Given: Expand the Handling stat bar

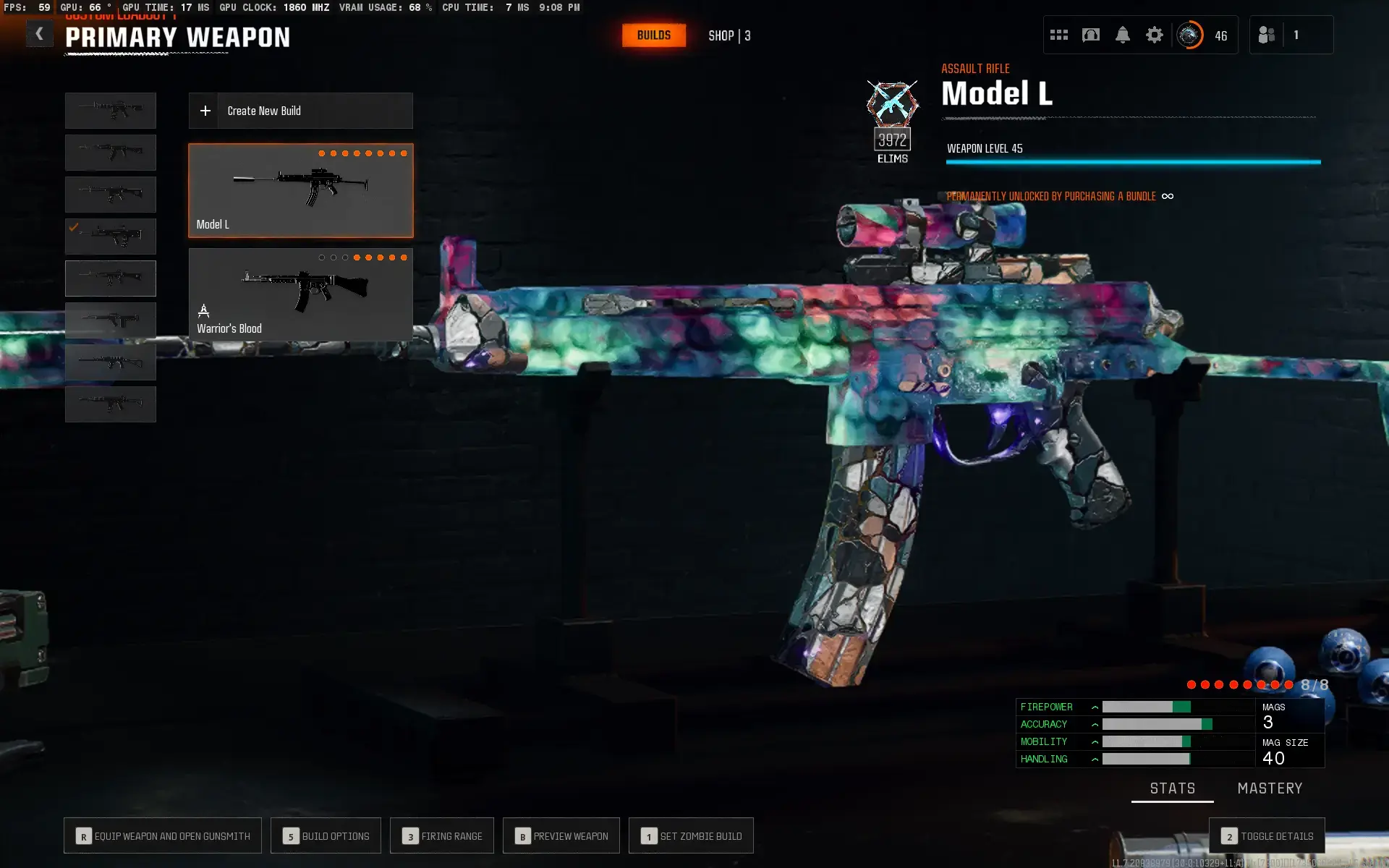Looking at the screenshot, I should pyautogui.click(x=1094, y=759).
